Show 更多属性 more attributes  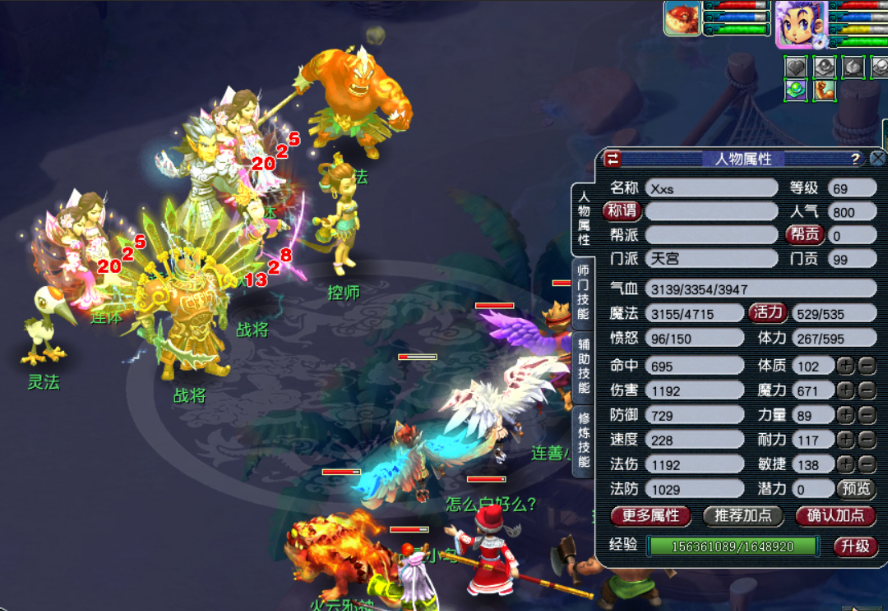pyautogui.click(x=650, y=516)
